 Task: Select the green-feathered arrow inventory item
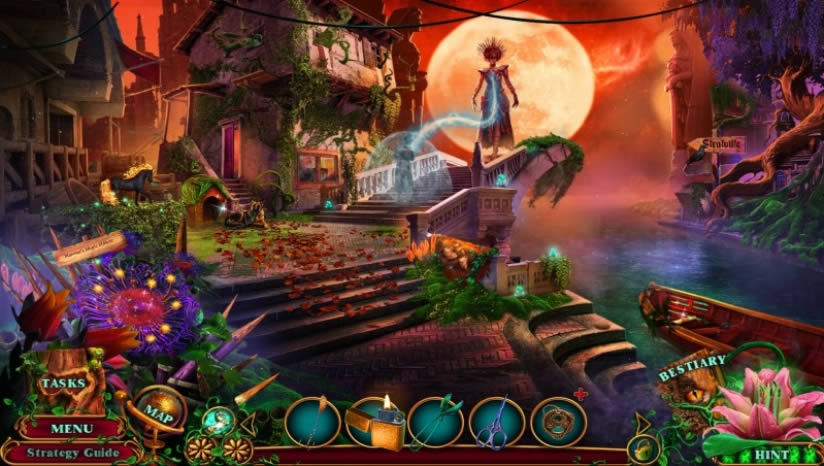[435, 422]
